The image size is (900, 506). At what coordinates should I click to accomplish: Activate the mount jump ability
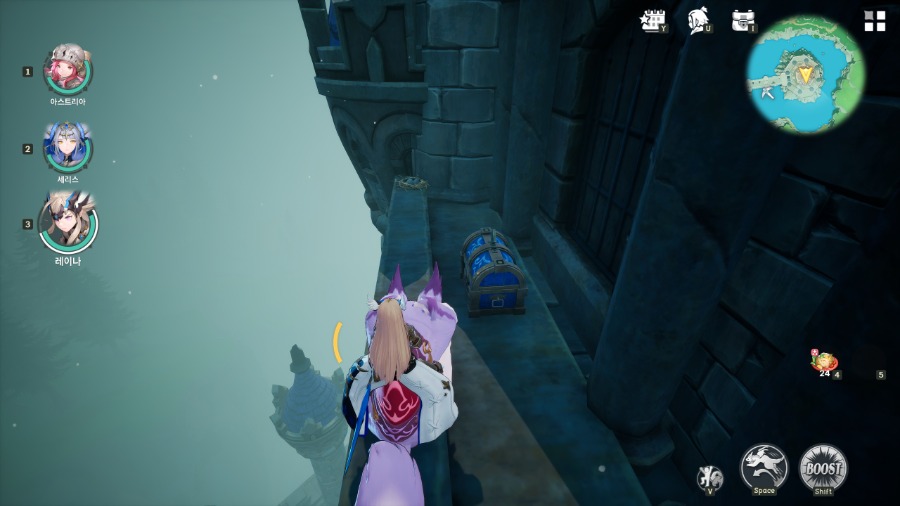(763, 467)
